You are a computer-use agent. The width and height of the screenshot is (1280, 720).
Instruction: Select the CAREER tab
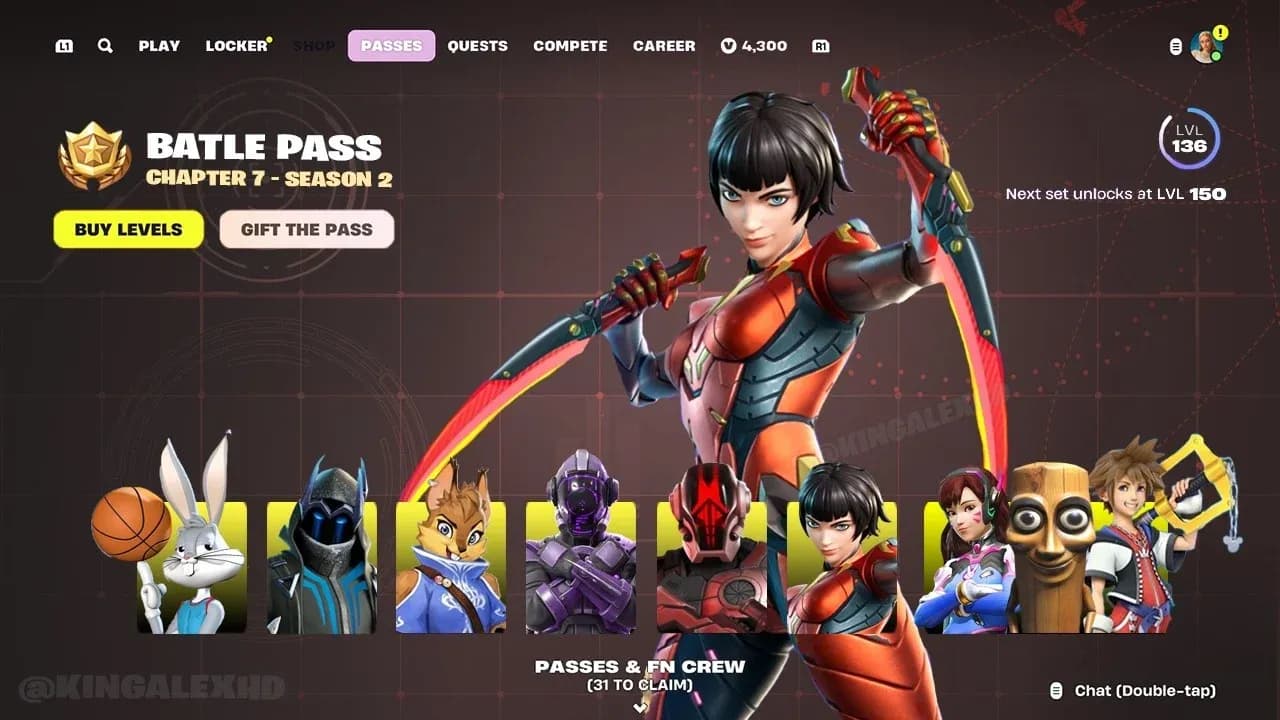[x=664, y=45]
